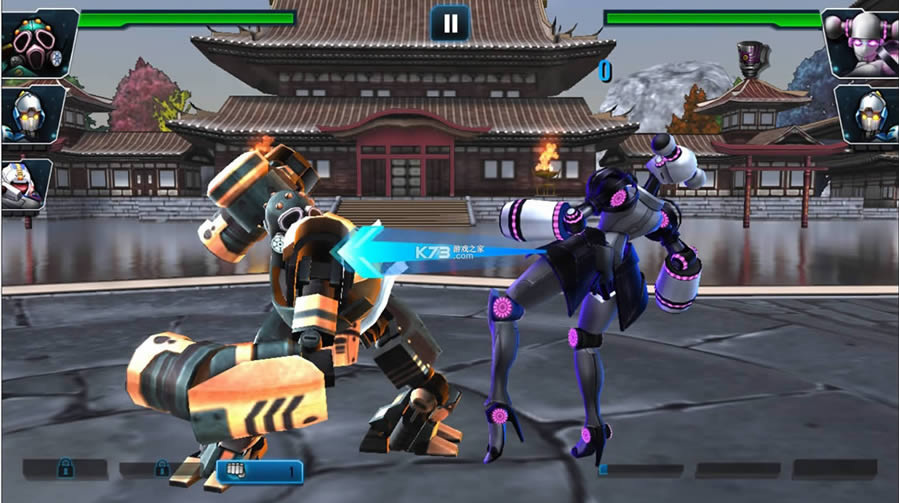
Task: Activate the fist special attack slot
Action: (x=259, y=470)
